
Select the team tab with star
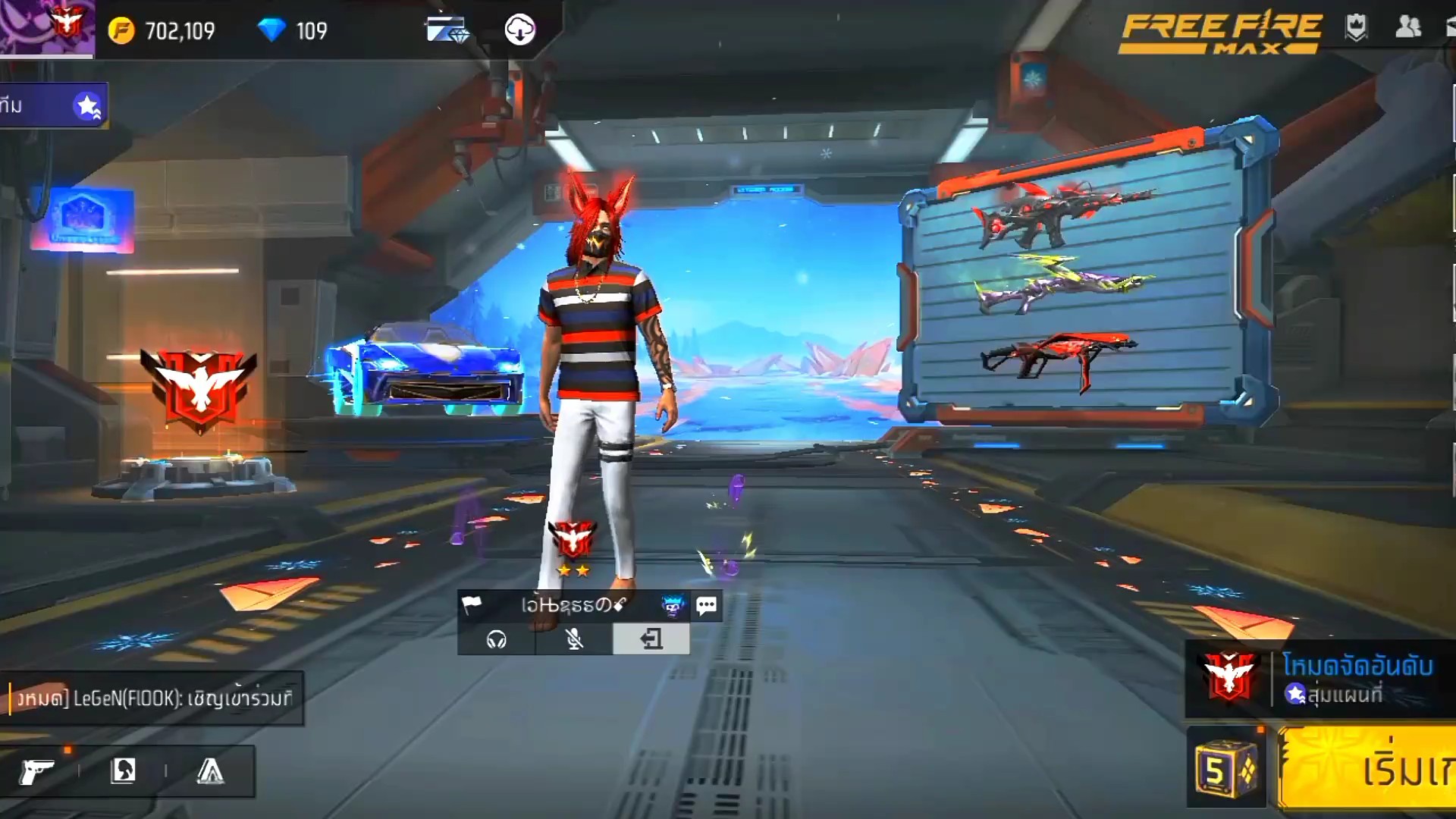[53, 105]
